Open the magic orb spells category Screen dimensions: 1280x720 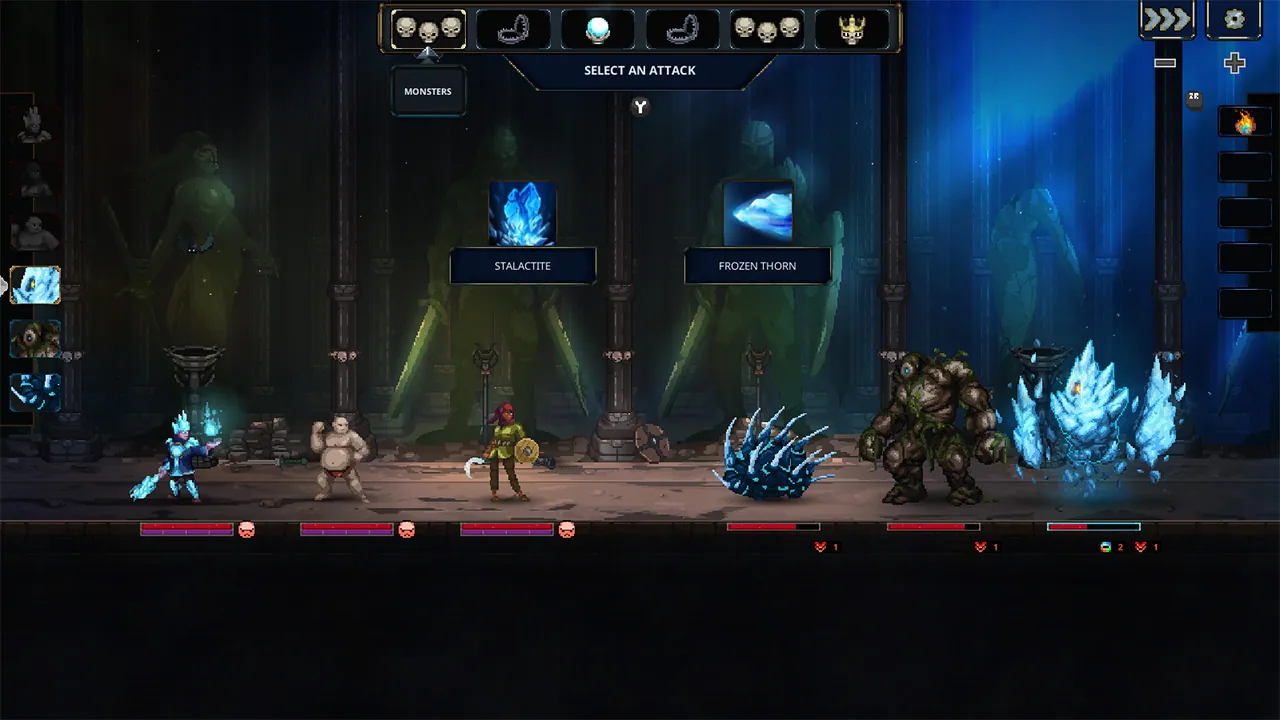pos(595,30)
